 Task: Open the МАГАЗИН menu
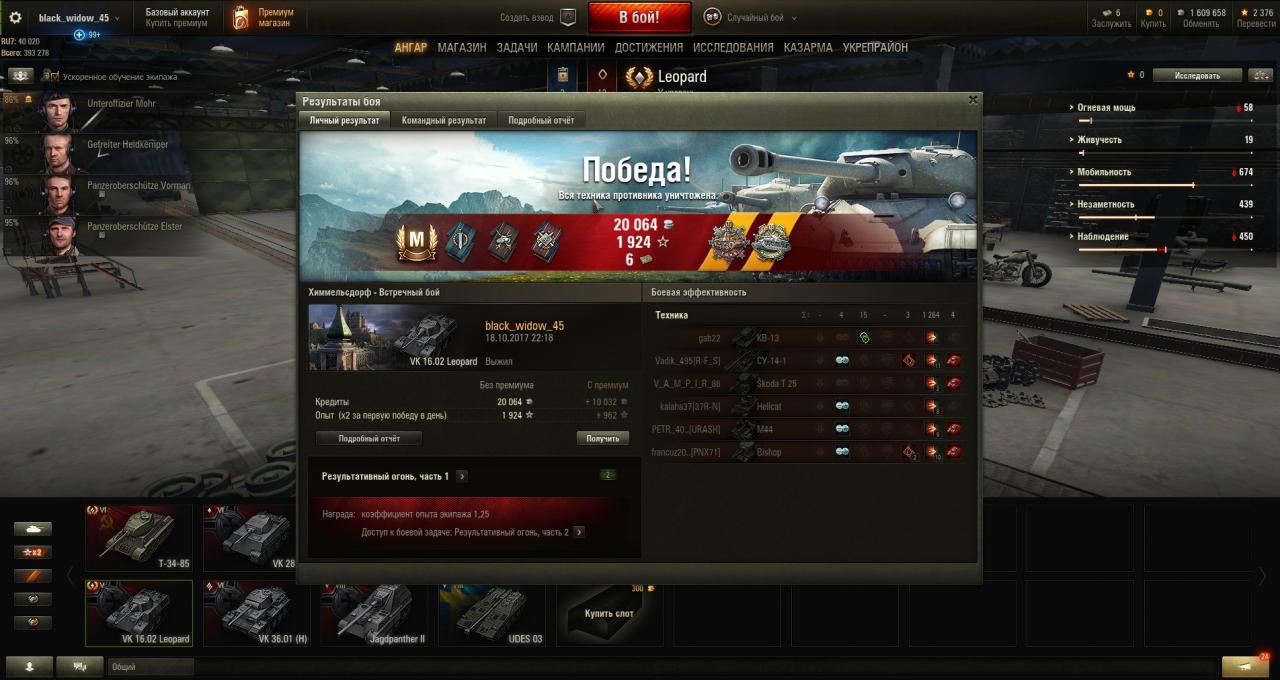[x=461, y=47]
